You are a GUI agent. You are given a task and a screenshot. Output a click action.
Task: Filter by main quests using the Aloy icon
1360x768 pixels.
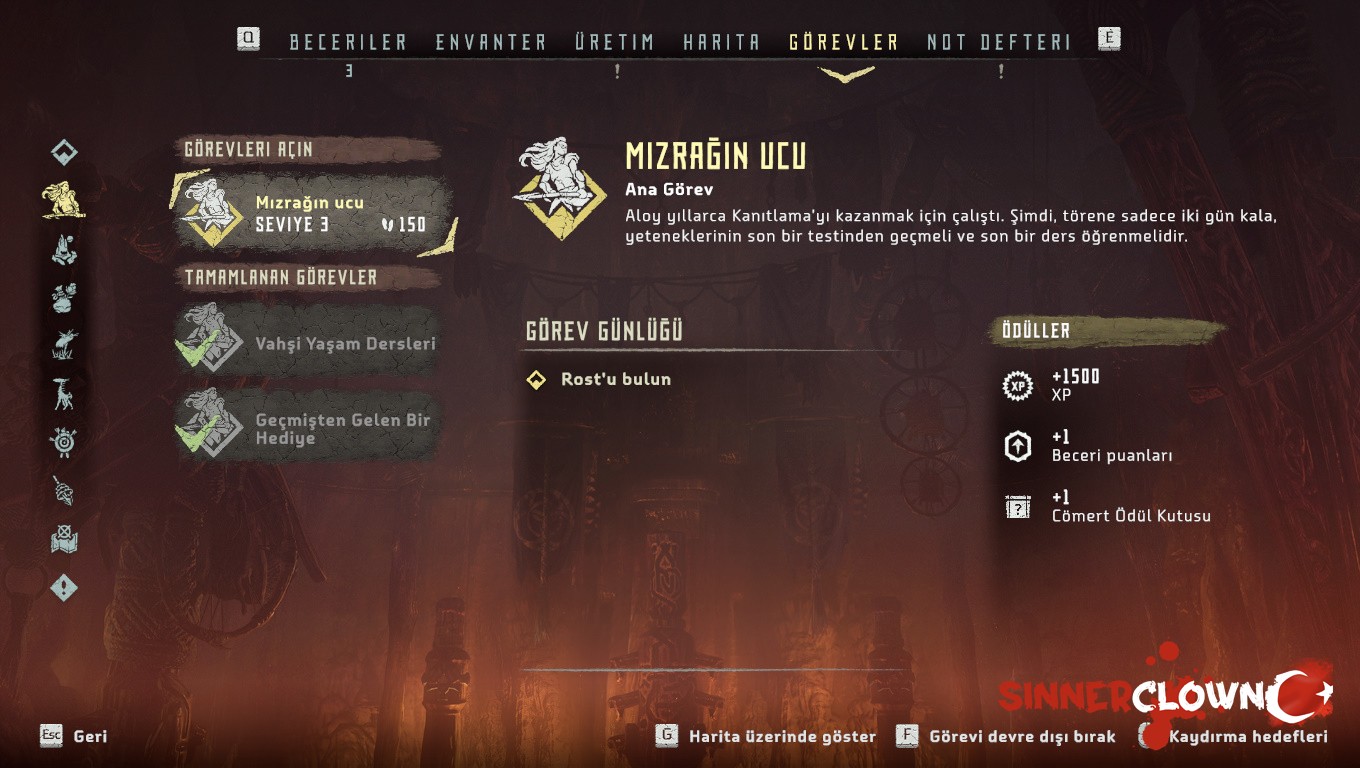tap(63, 200)
